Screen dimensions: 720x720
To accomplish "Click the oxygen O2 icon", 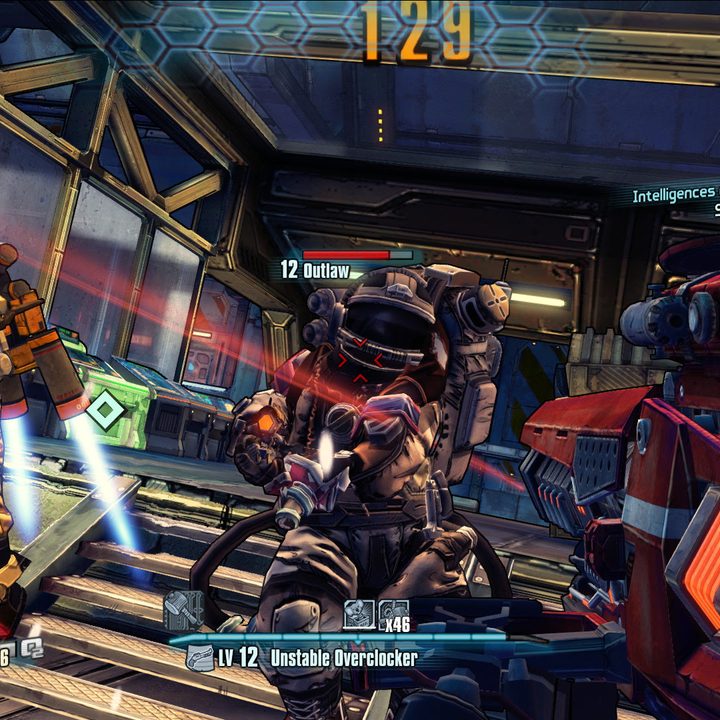I will tap(30, 650).
